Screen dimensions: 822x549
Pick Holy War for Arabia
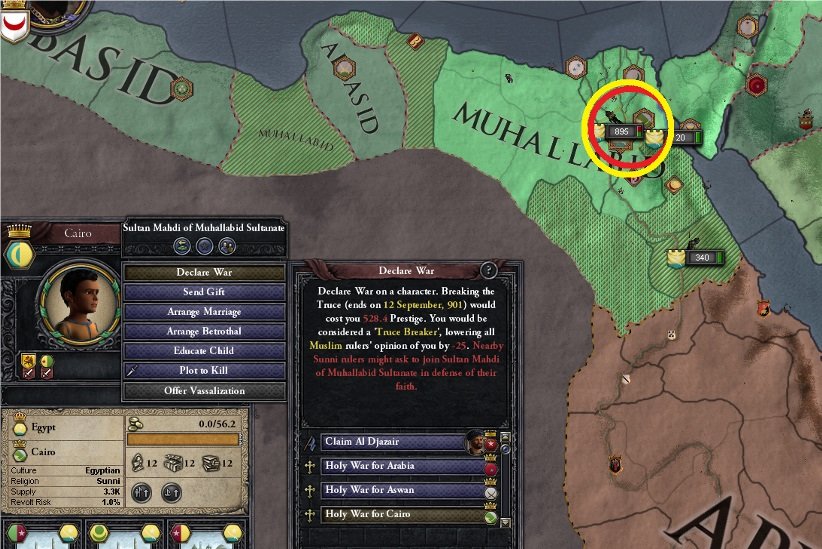390,466
